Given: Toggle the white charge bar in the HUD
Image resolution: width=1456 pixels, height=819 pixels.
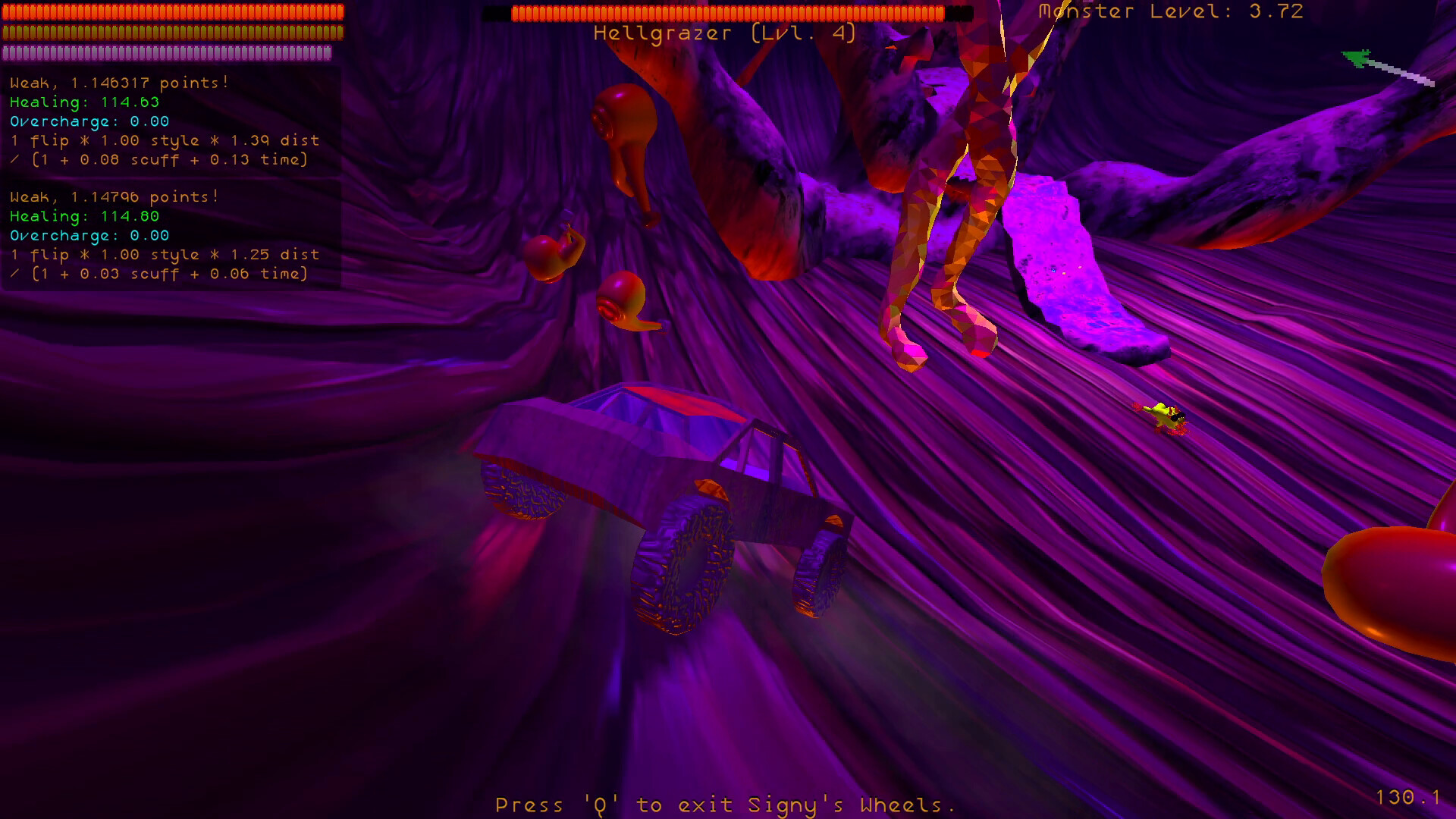Looking at the screenshot, I should [167, 53].
